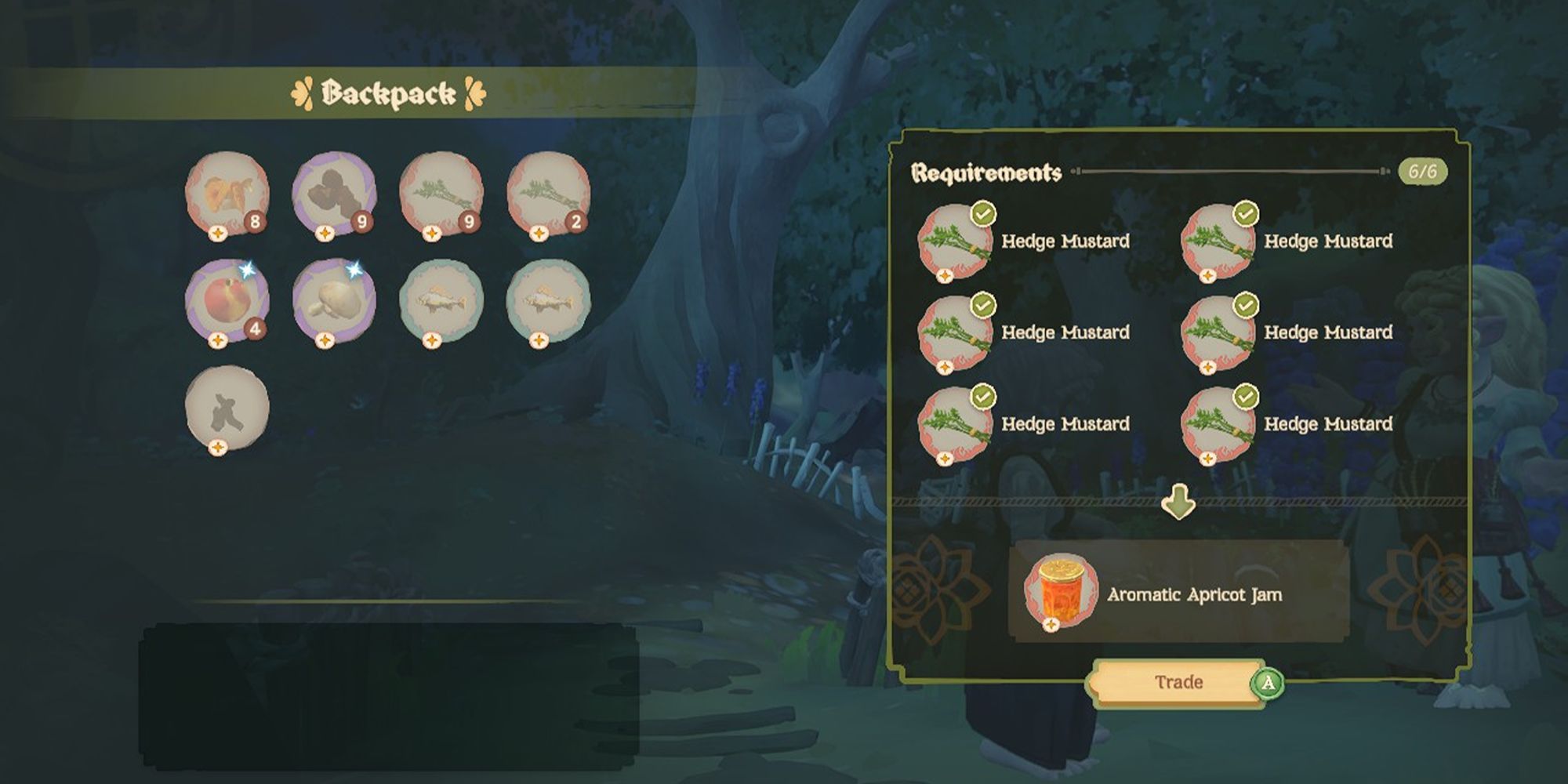This screenshot has width=1568, height=784.
Task: Pick the backpack Hedge Mustard stack of 2
Action: click(x=548, y=194)
